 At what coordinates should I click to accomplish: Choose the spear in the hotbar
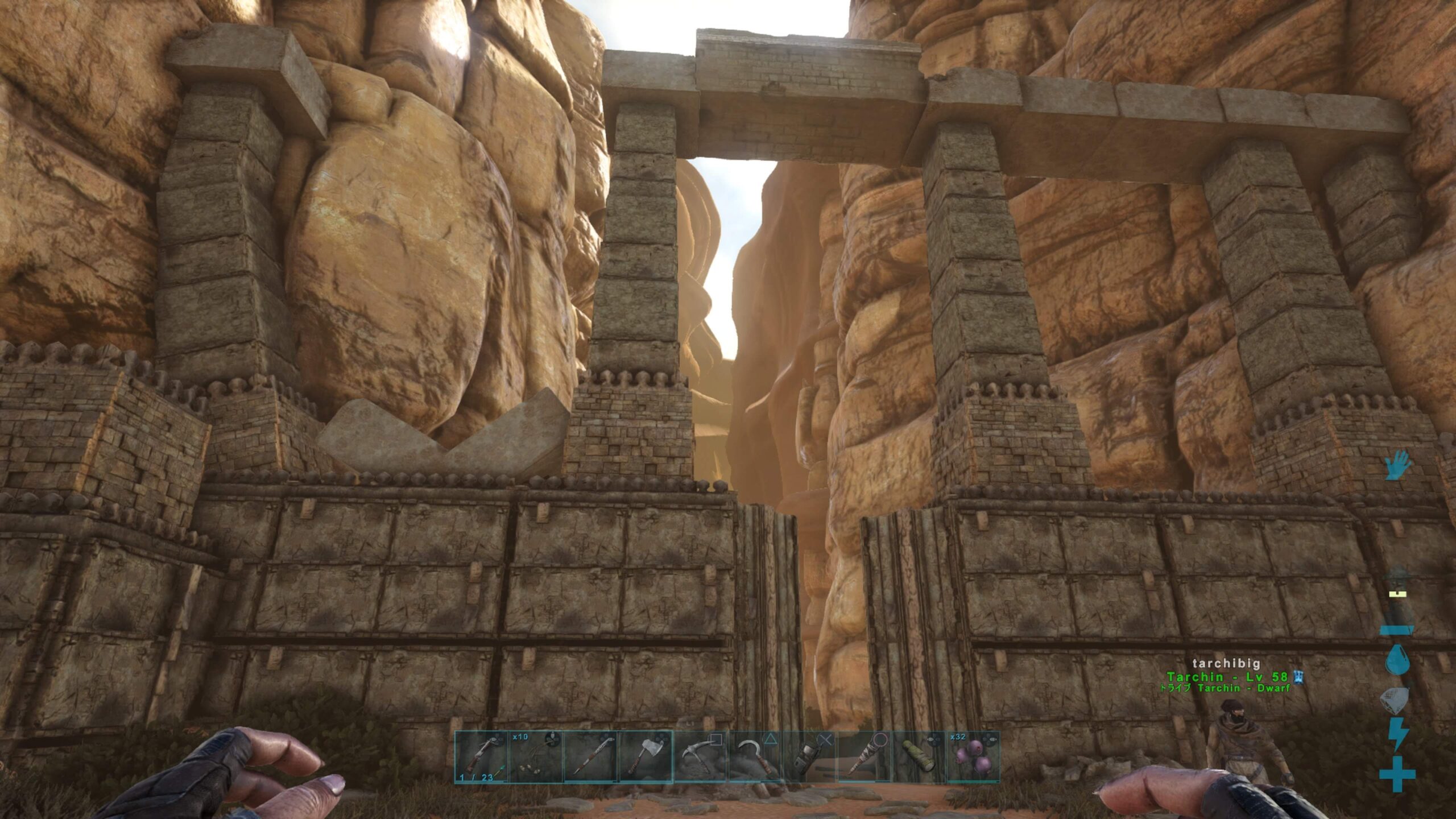[x=591, y=757]
